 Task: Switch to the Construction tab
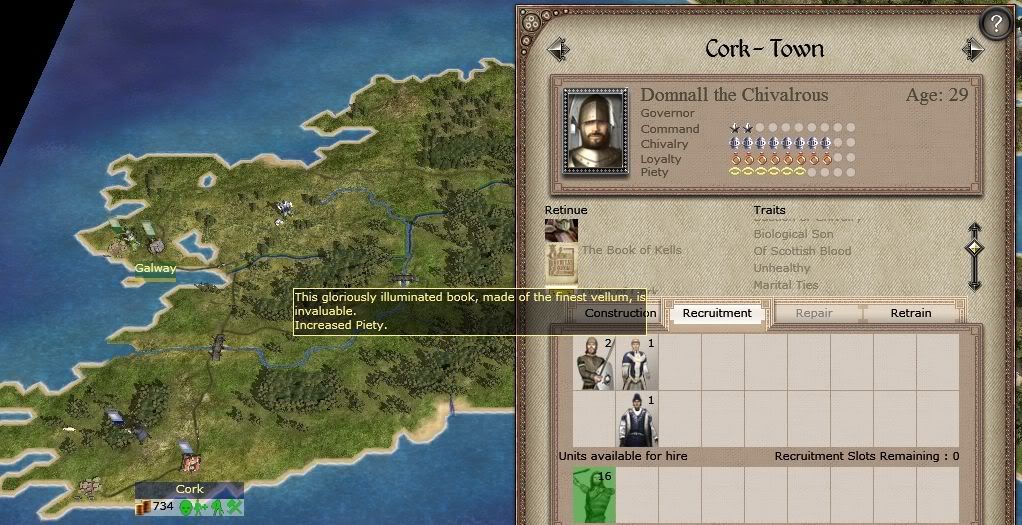(620, 313)
